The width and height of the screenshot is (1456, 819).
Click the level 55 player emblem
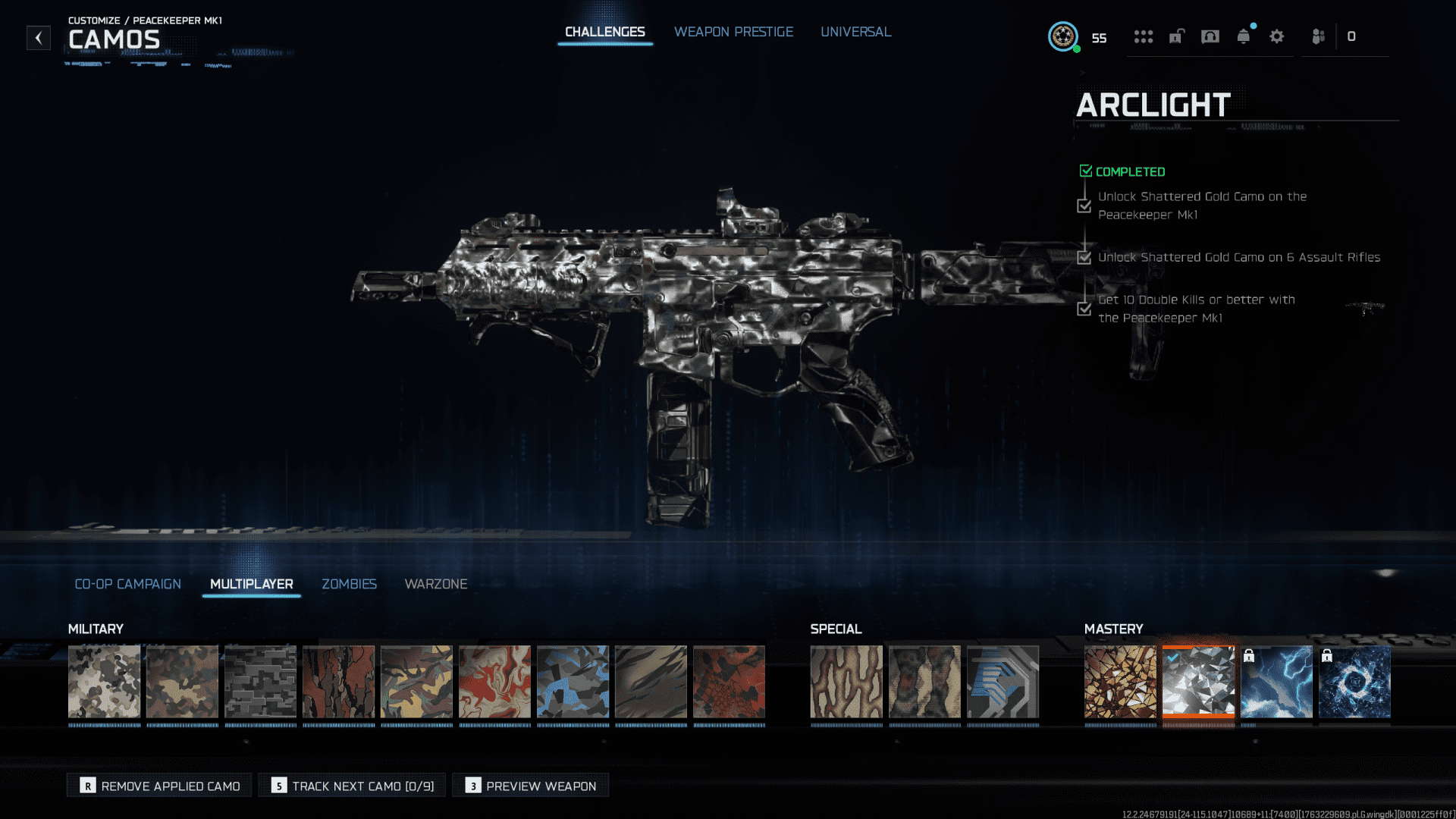(1063, 36)
